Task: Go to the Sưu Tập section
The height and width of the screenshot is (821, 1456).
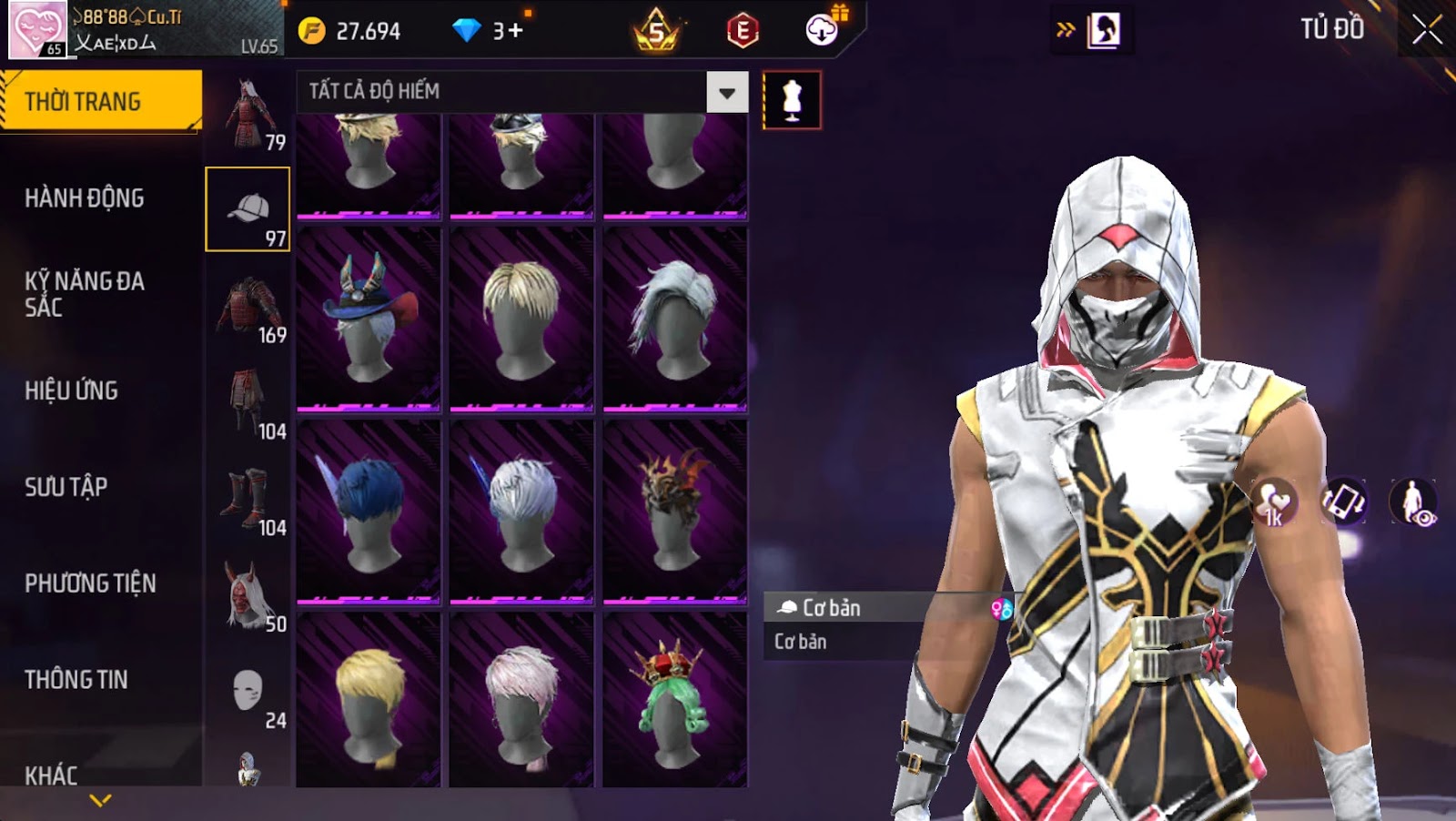Action: [x=66, y=487]
